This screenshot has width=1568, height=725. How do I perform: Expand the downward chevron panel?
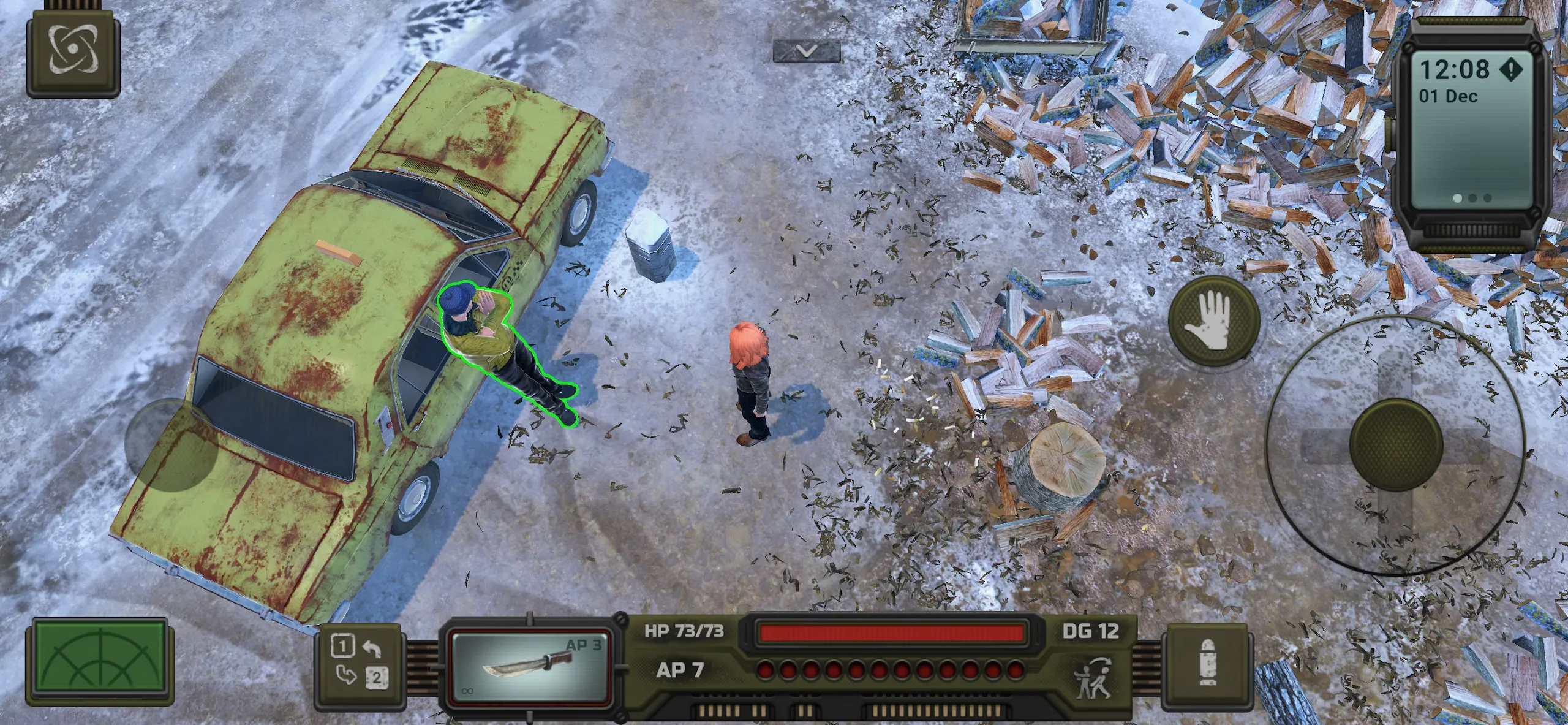[x=806, y=51]
